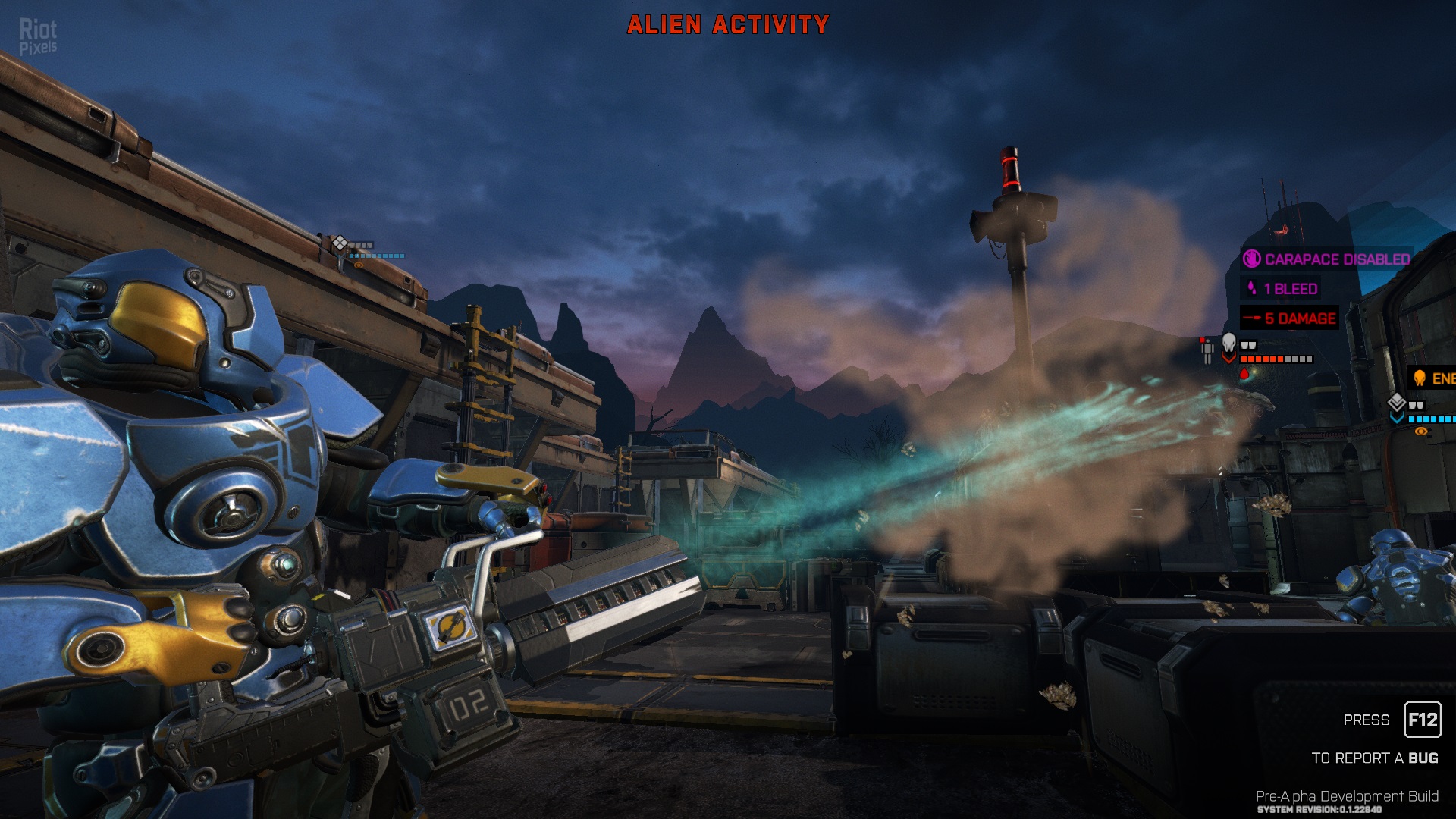Select the soldier marker above the rooftop
This screenshot has height=819, width=1456.
pyautogui.click(x=339, y=243)
